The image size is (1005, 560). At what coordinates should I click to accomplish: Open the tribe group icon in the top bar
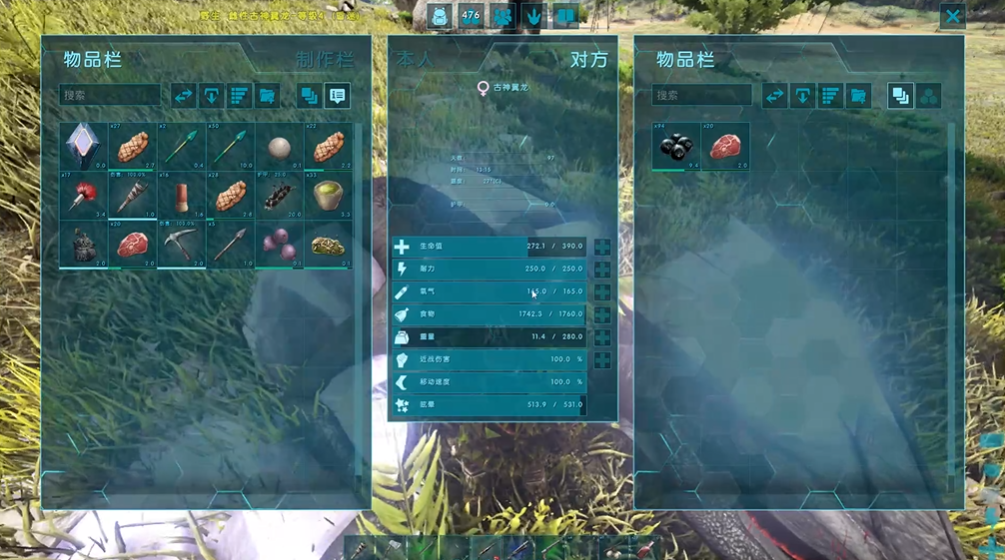(502, 16)
